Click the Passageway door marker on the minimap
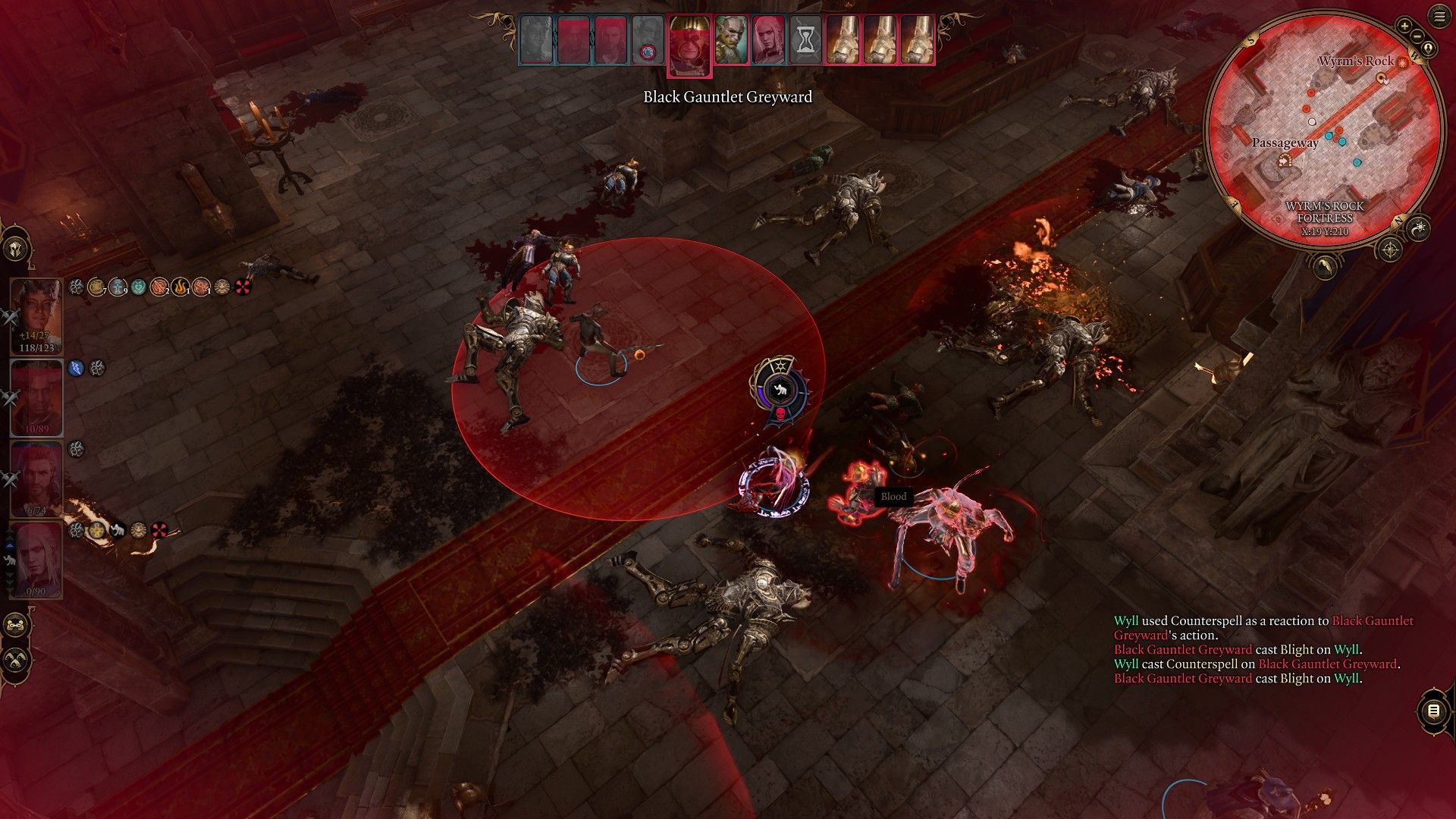Image resolution: width=1456 pixels, height=819 pixels. click(x=1285, y=160)
